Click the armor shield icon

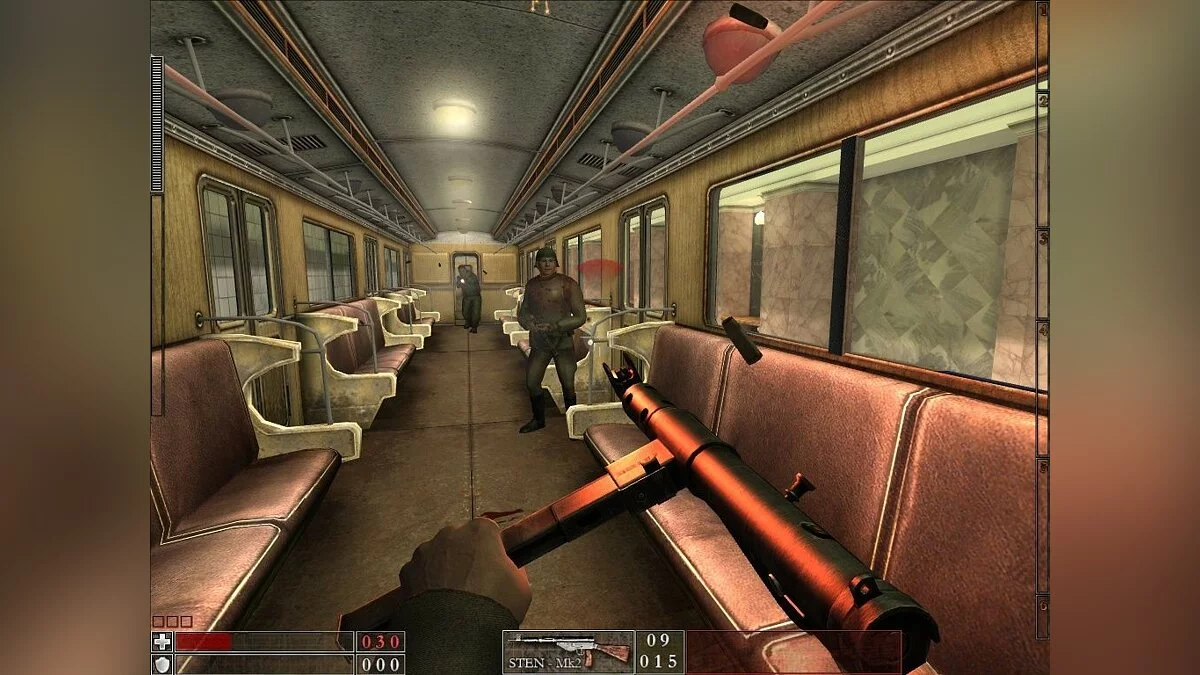click(x=161, y=663)
